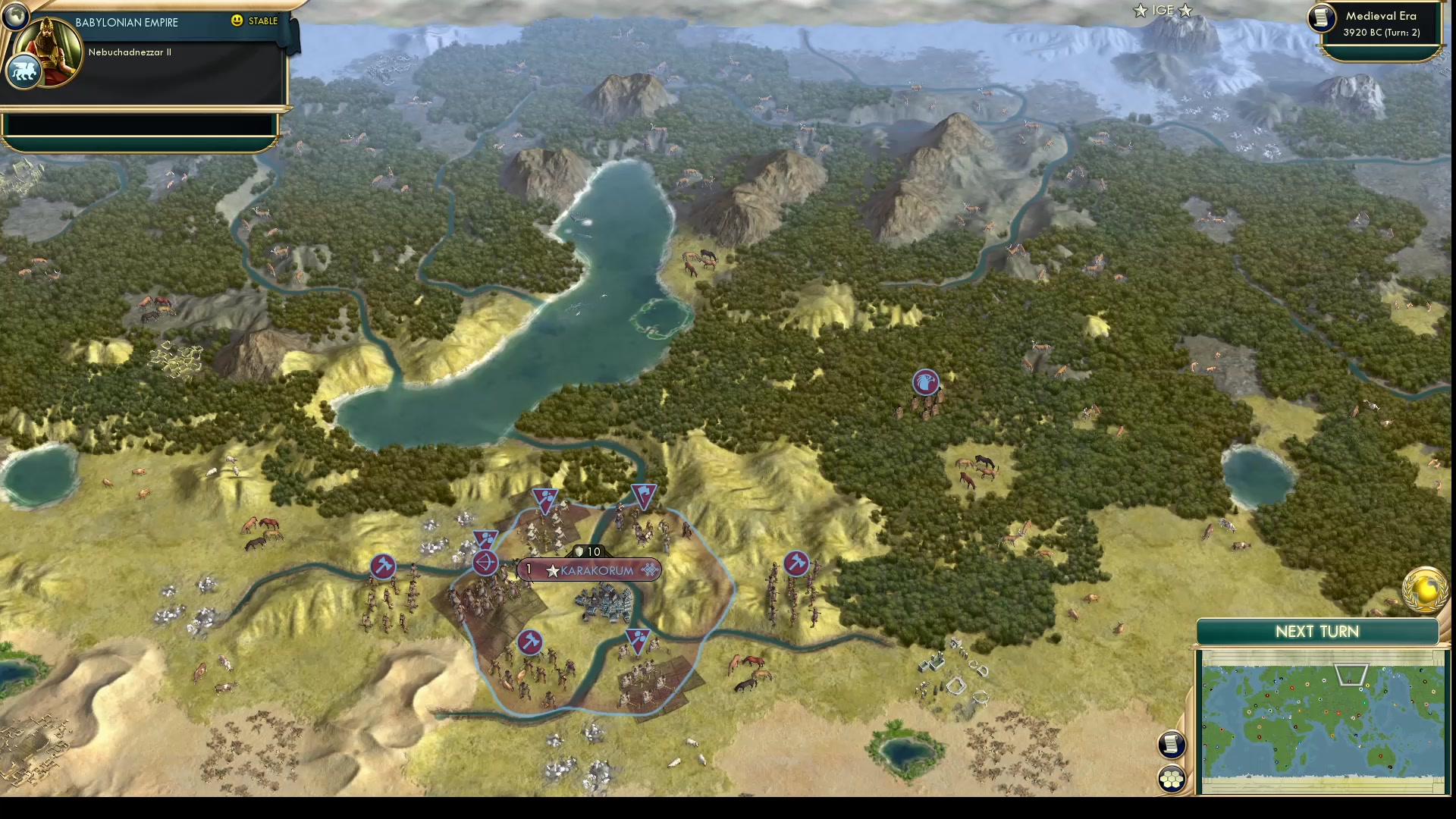Image resolution: width=1456 pixels, height=819 pixels.
Task: Toggle the left IGE star
Action: 1139,11
